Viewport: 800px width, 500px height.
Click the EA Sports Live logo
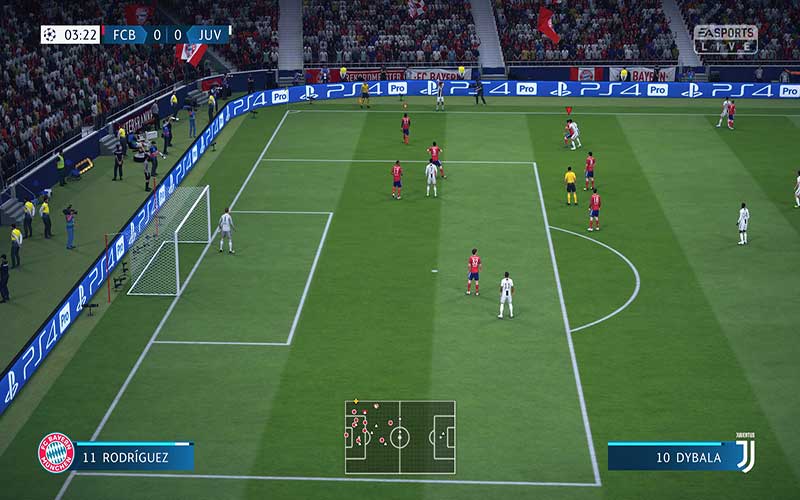725,38
